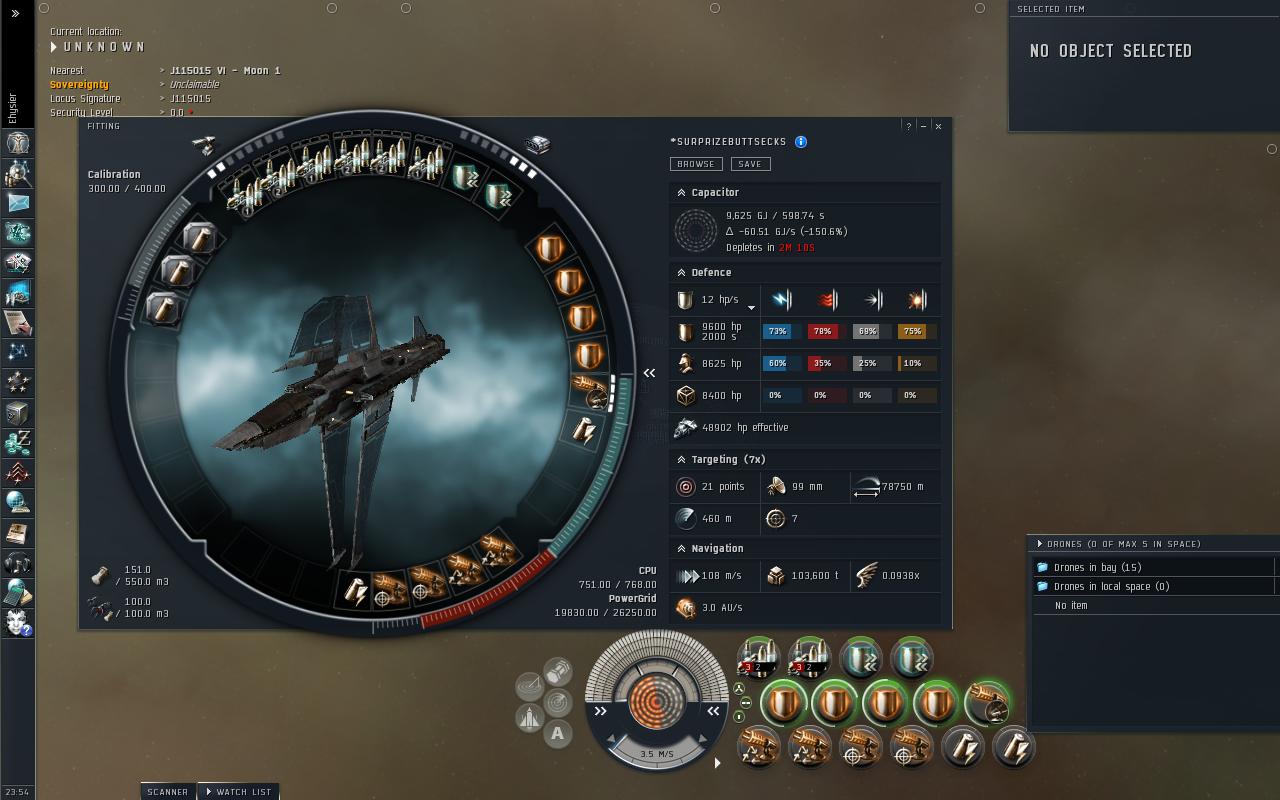Collapse the Capacitor section
1280x800 pixels.
pyautogui.click(x=682, y=192)
